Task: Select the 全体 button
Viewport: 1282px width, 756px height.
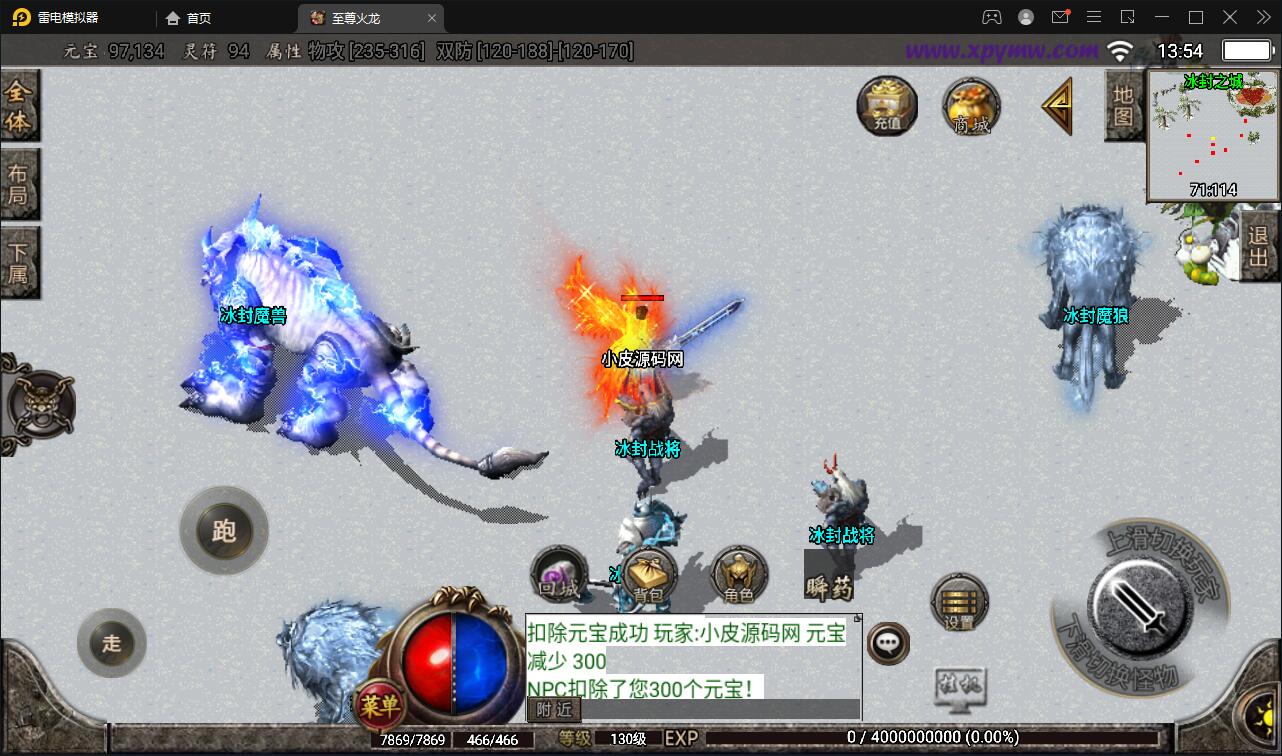Action: click(x=19, y=107)
